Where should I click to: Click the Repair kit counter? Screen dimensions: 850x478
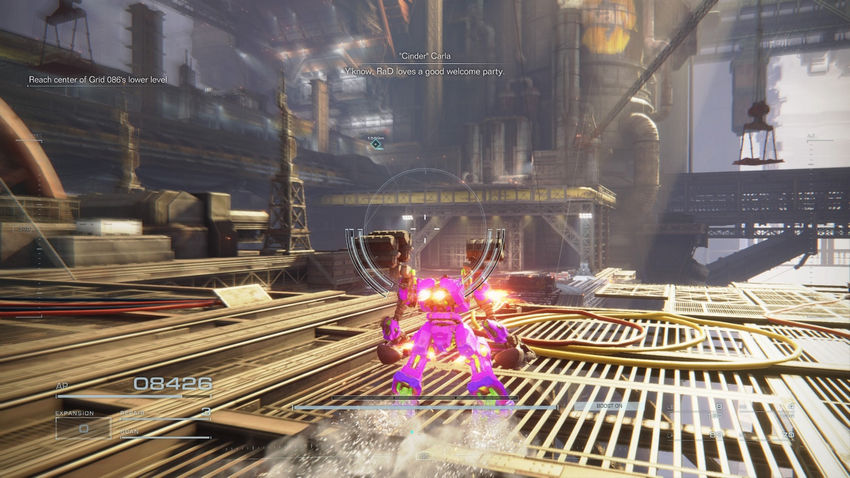click(206, 412)
